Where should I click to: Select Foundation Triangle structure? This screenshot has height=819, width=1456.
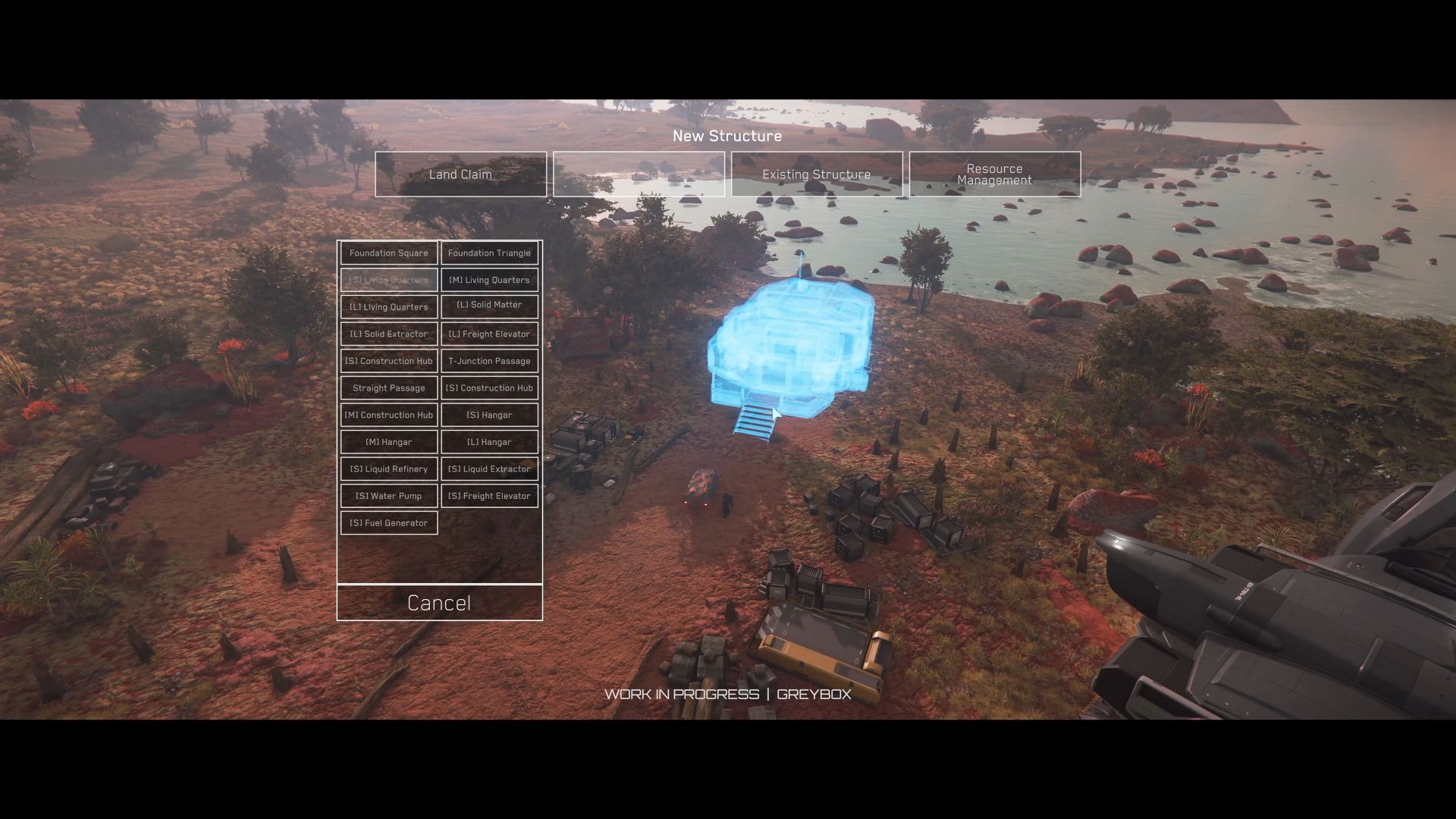pyautogui.click(x=489, y=253)
